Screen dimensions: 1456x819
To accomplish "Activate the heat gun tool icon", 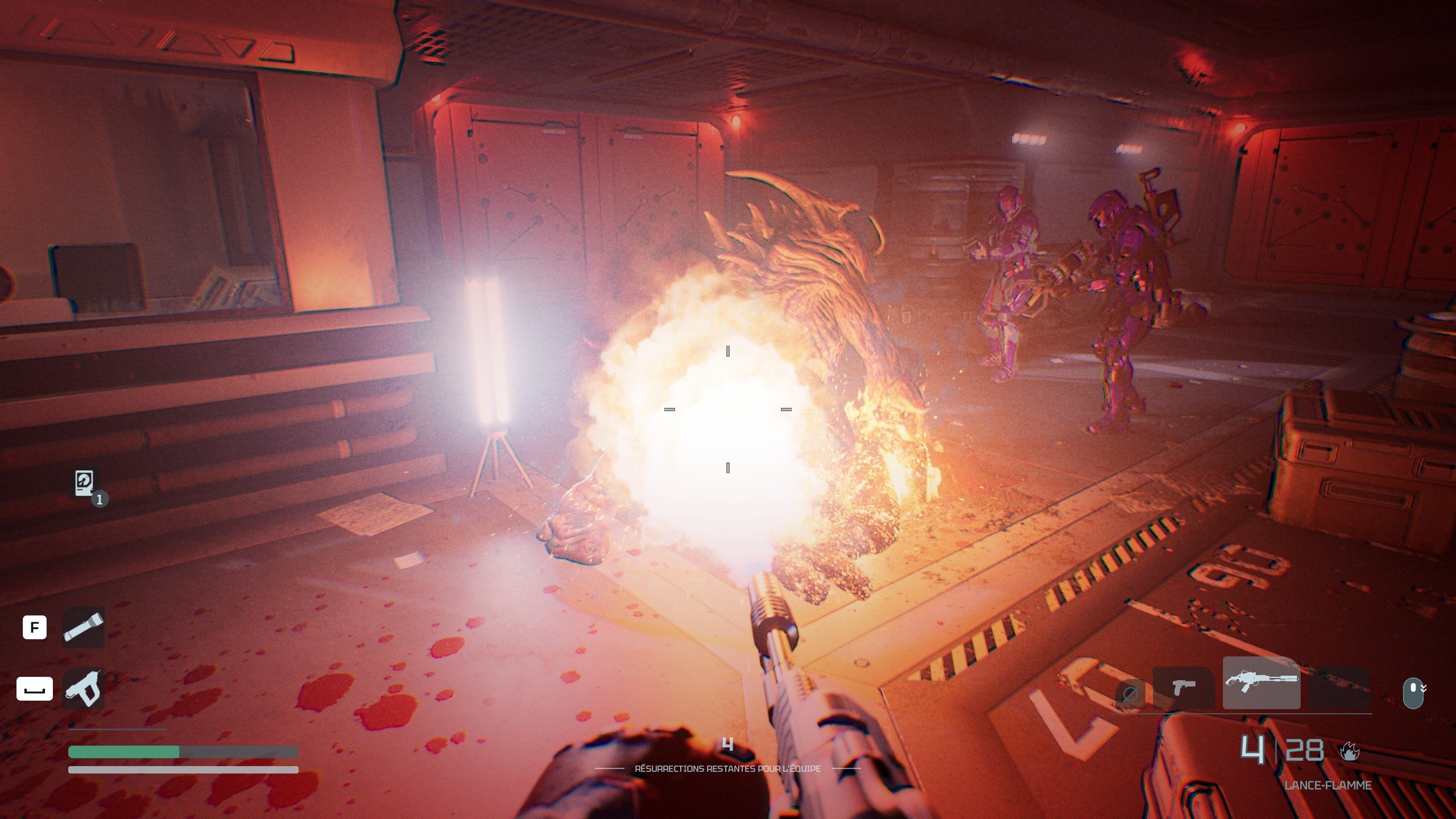I will 83,689.
